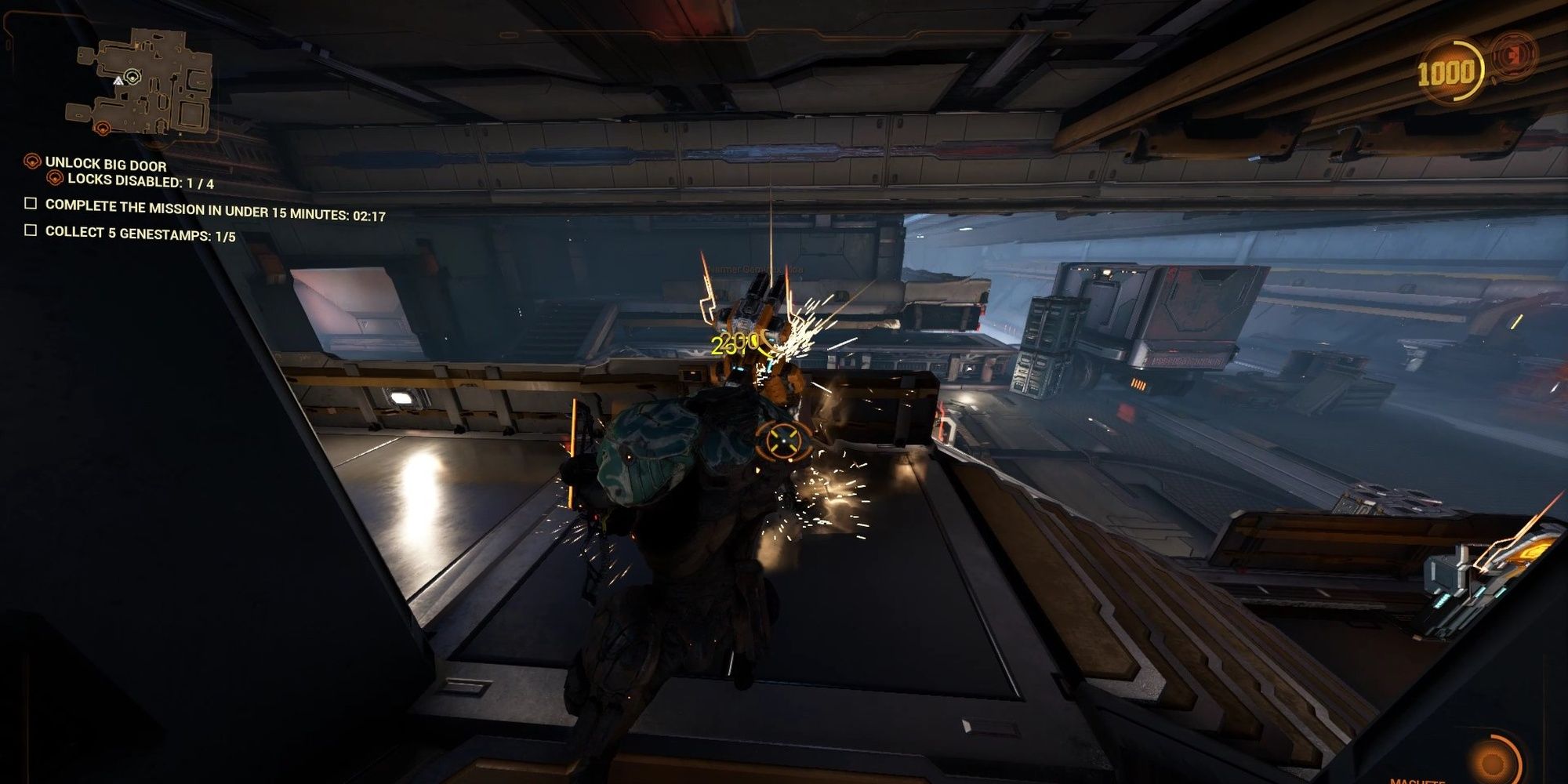Image resolution: width=1568 pixels, height=784 pixels.
Task: Check the Complete The Mission In Under 15 Minutes box
Action: click(30, 205)
